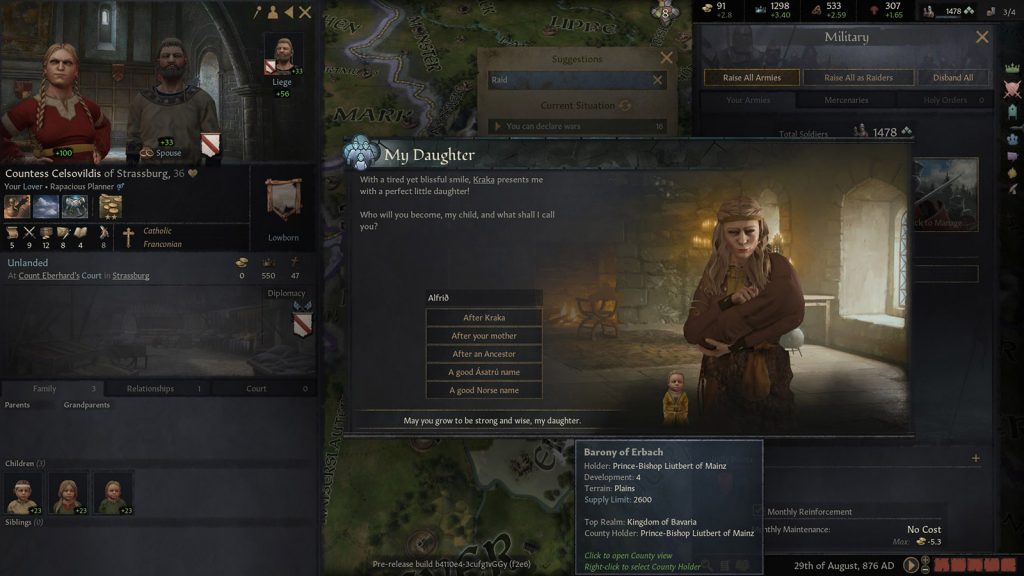The width and height of the screenshot is (1024, 576).
Task: Open the Relationships tab
Action: (x=150, y=389)
